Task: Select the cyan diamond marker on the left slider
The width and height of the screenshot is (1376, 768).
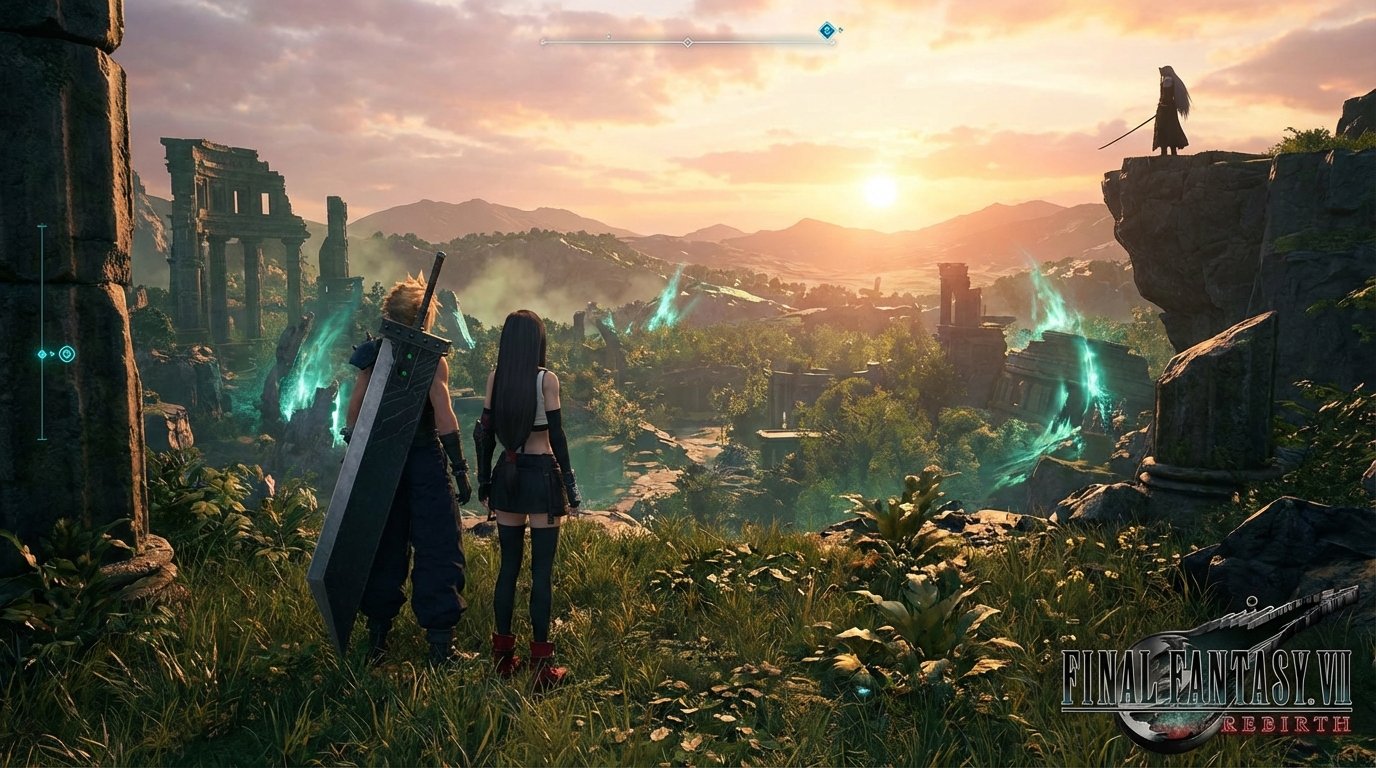Action: [42, 354]
